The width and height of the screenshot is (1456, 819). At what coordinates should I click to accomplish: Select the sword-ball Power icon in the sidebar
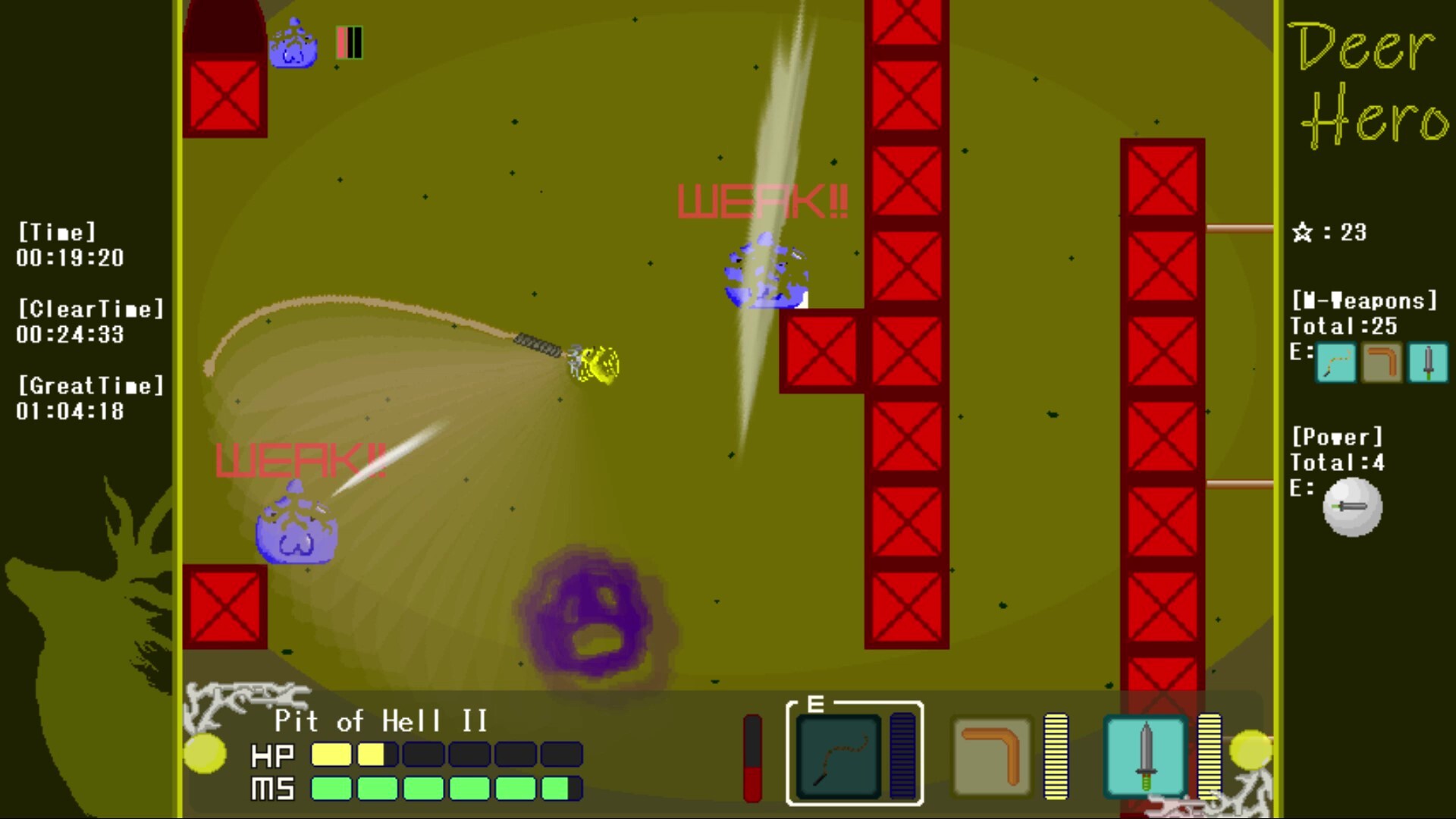[1352, 507]
